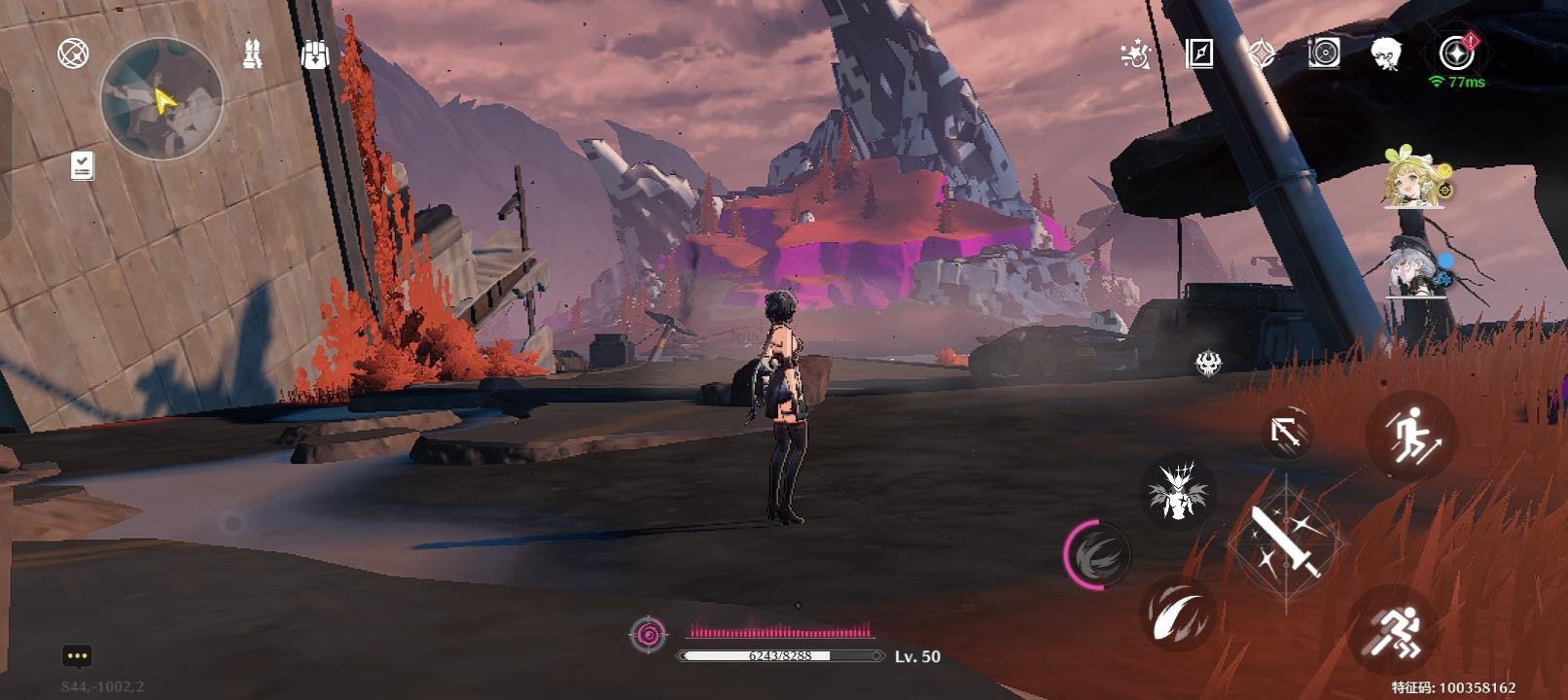The image size is (1568, 700).
Task: Open the quest checklist icon
Action: (x=83, y=166)
